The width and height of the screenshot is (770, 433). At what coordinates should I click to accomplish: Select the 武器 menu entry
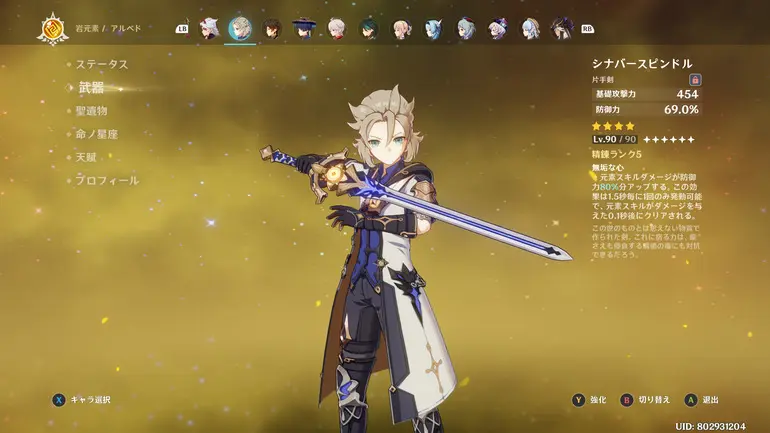coord(91,88)
